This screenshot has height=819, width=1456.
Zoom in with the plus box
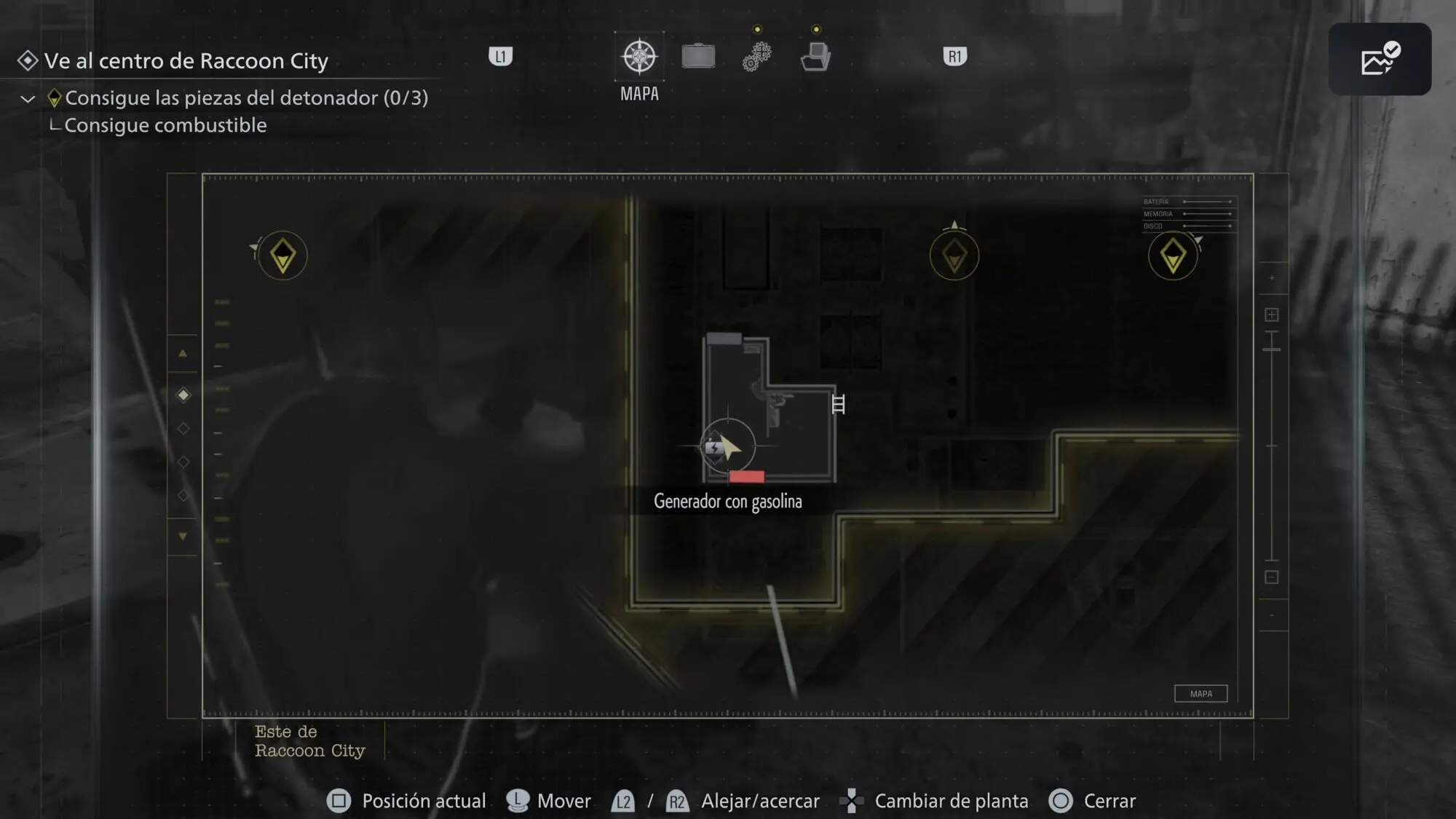click(1272, 314)
